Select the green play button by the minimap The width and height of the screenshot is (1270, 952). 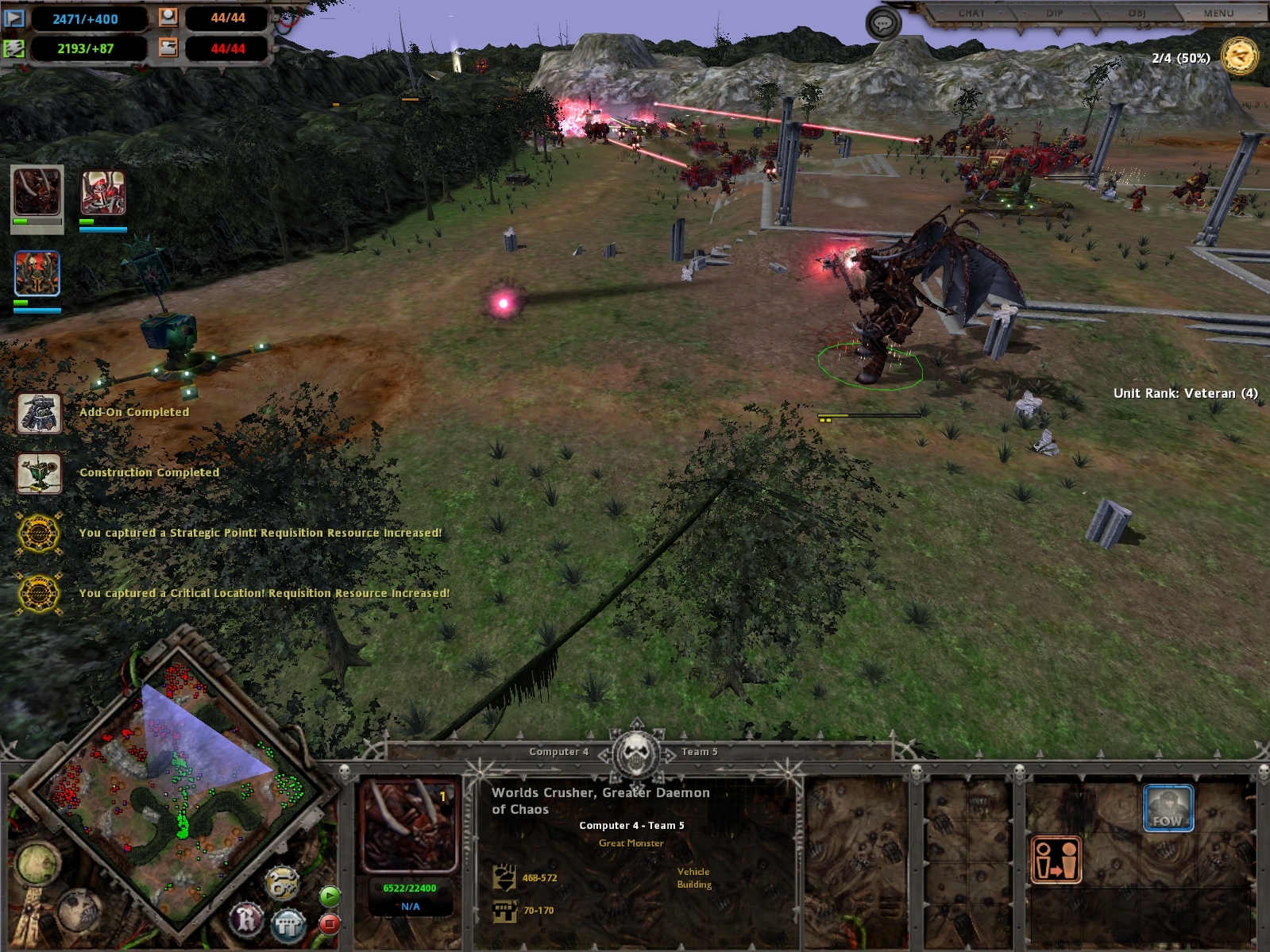330,896
